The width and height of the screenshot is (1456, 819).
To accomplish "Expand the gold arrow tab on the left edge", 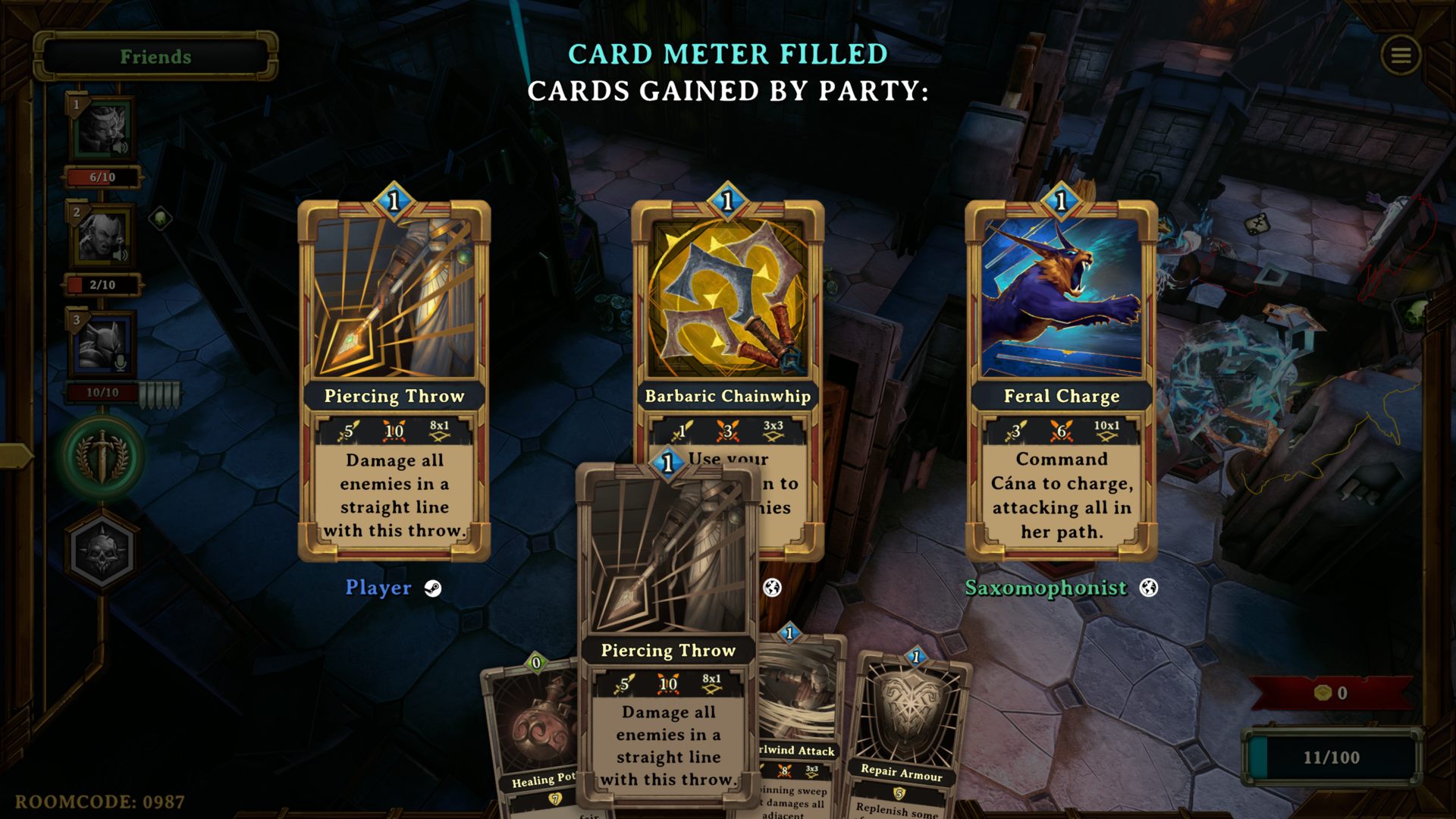I will [x=15, y=455].
